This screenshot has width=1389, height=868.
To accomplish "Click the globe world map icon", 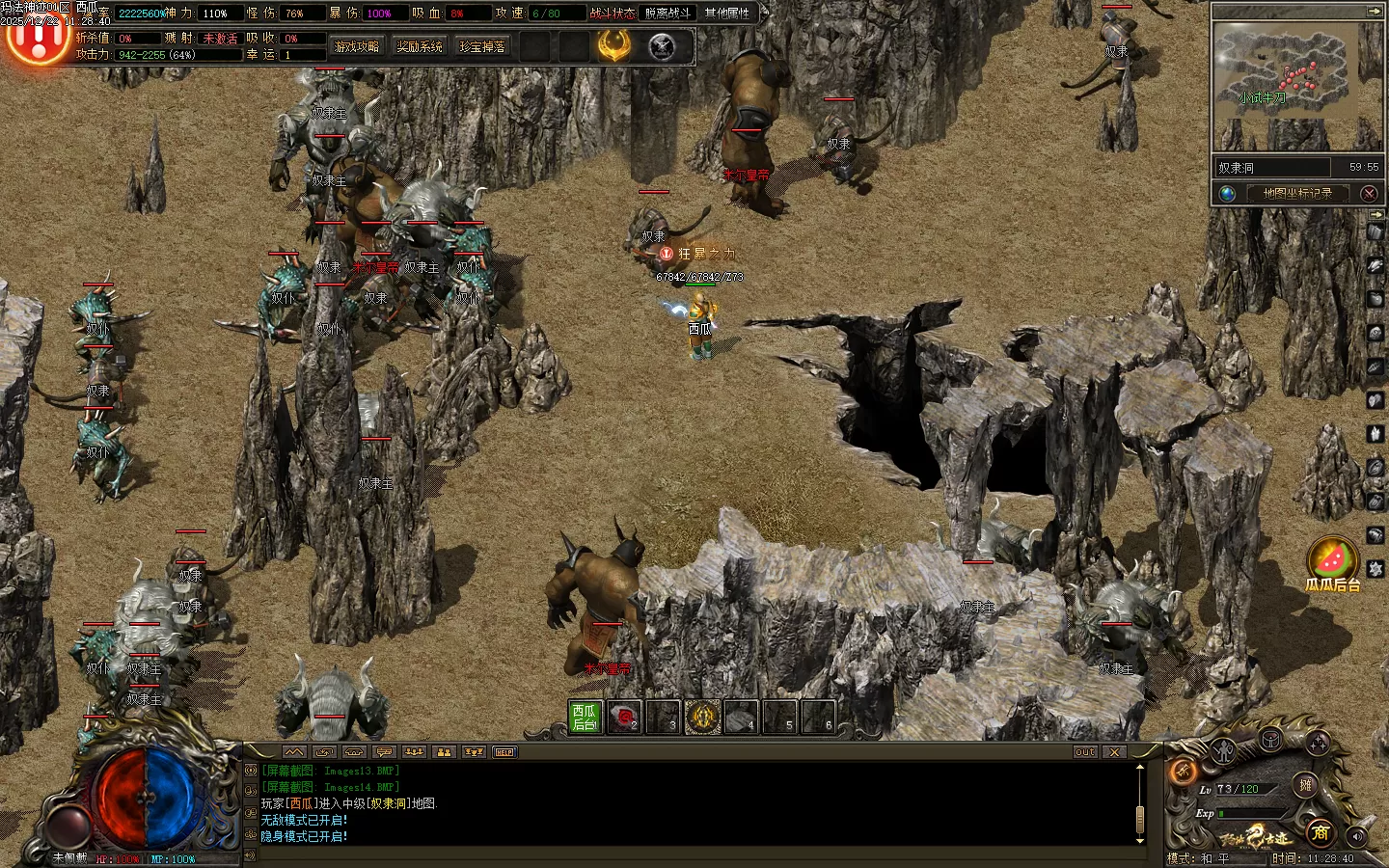I will tap(1227, 193).
